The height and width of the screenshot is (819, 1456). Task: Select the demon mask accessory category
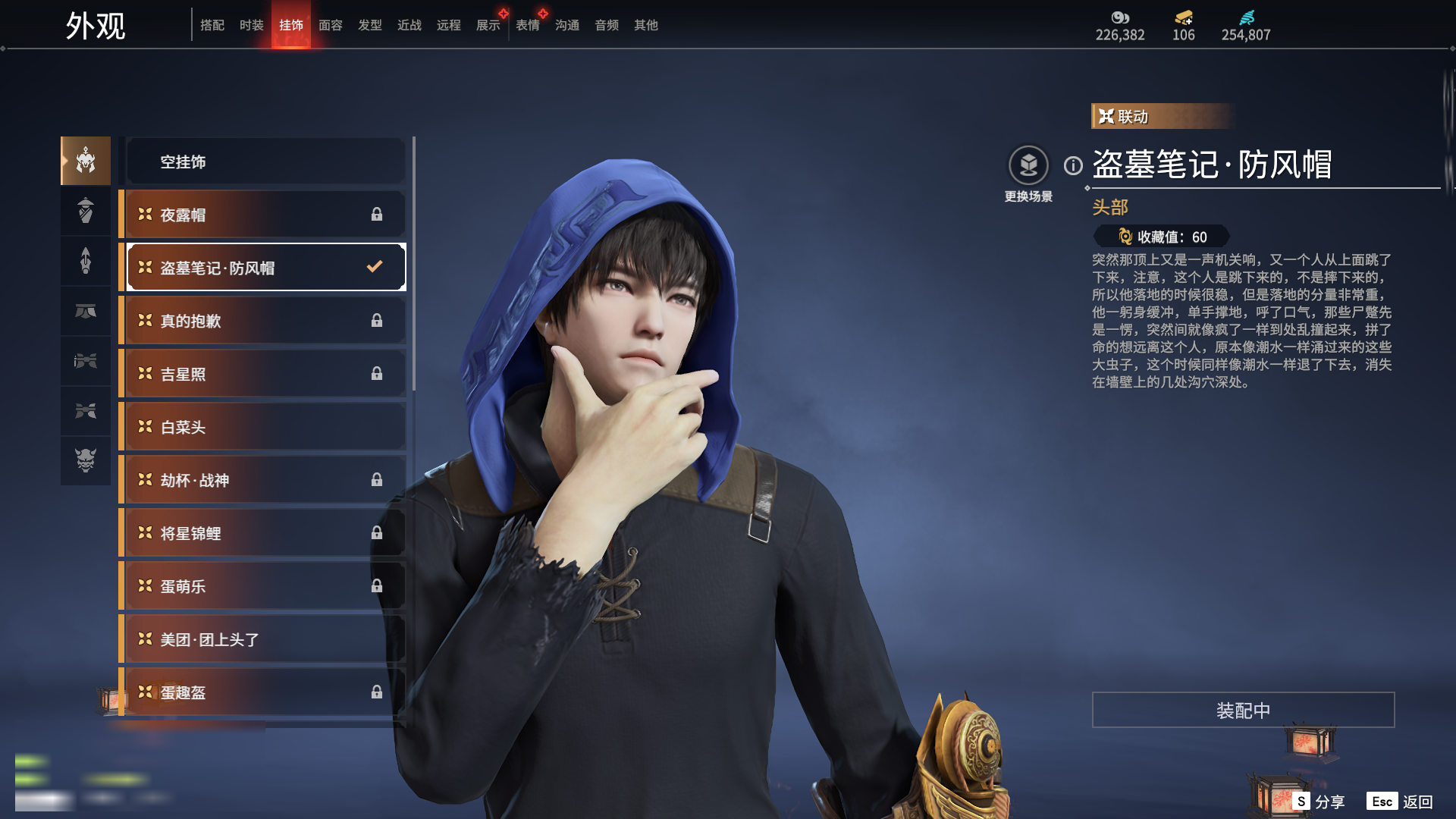coord(86,460)
